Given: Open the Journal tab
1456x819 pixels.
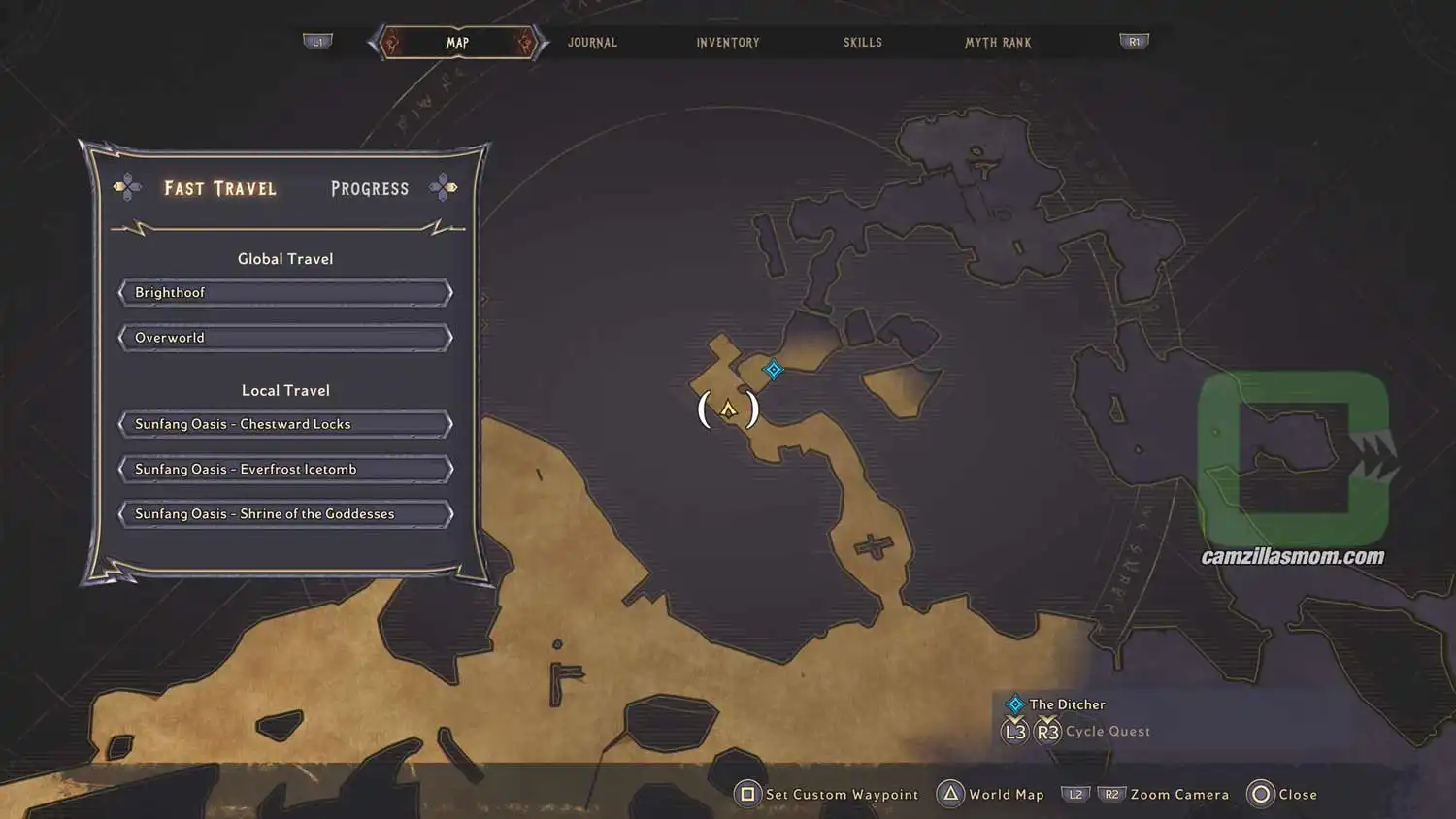Looking at the screenshot, I should 591,42.
